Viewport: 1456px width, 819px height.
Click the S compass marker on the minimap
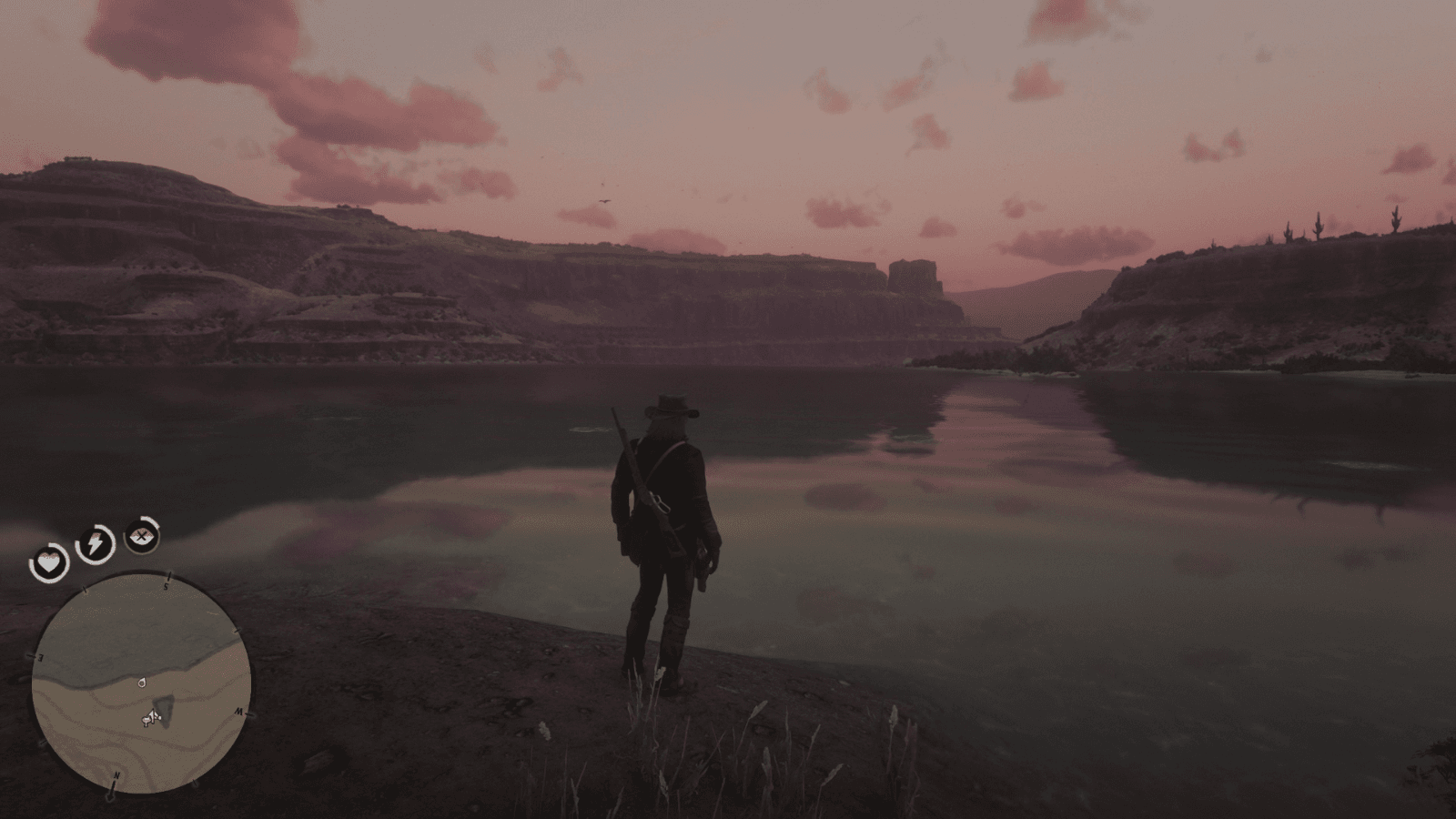click(167, 585)
